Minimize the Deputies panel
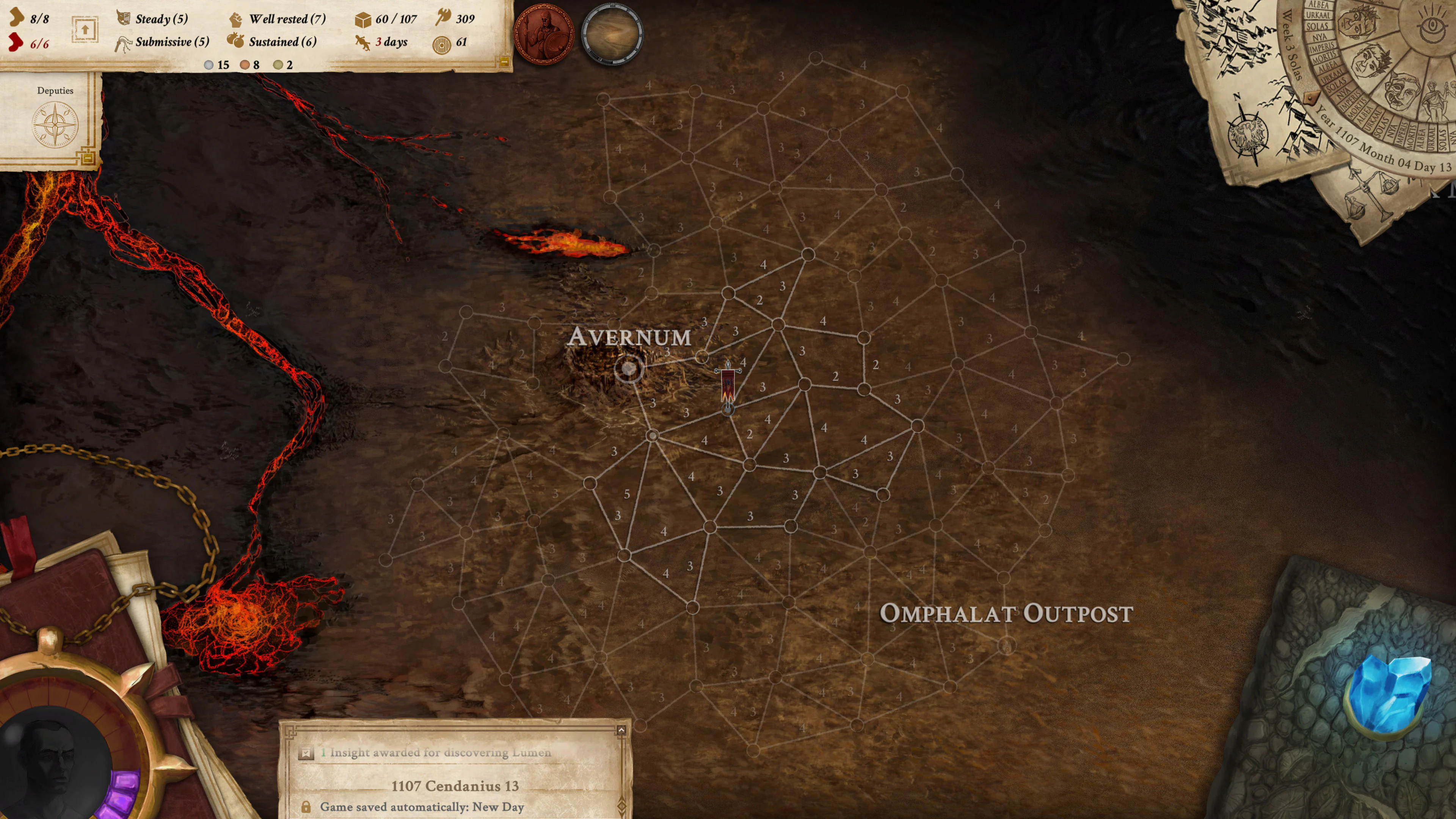Image resolution: width=1456 pixels, height=819 pixels. coord(88,159)
